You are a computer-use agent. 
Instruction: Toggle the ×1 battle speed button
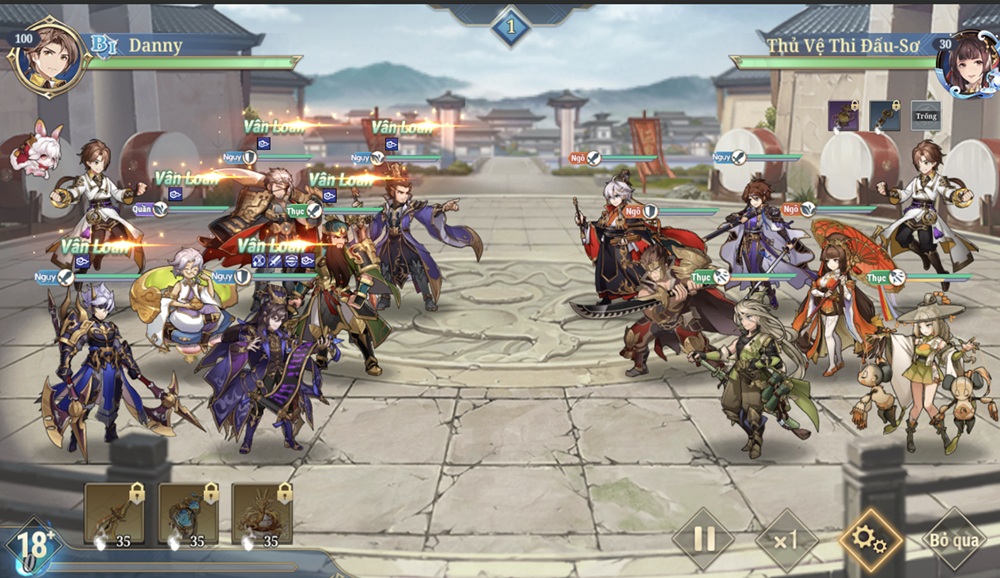click(786, 540)
